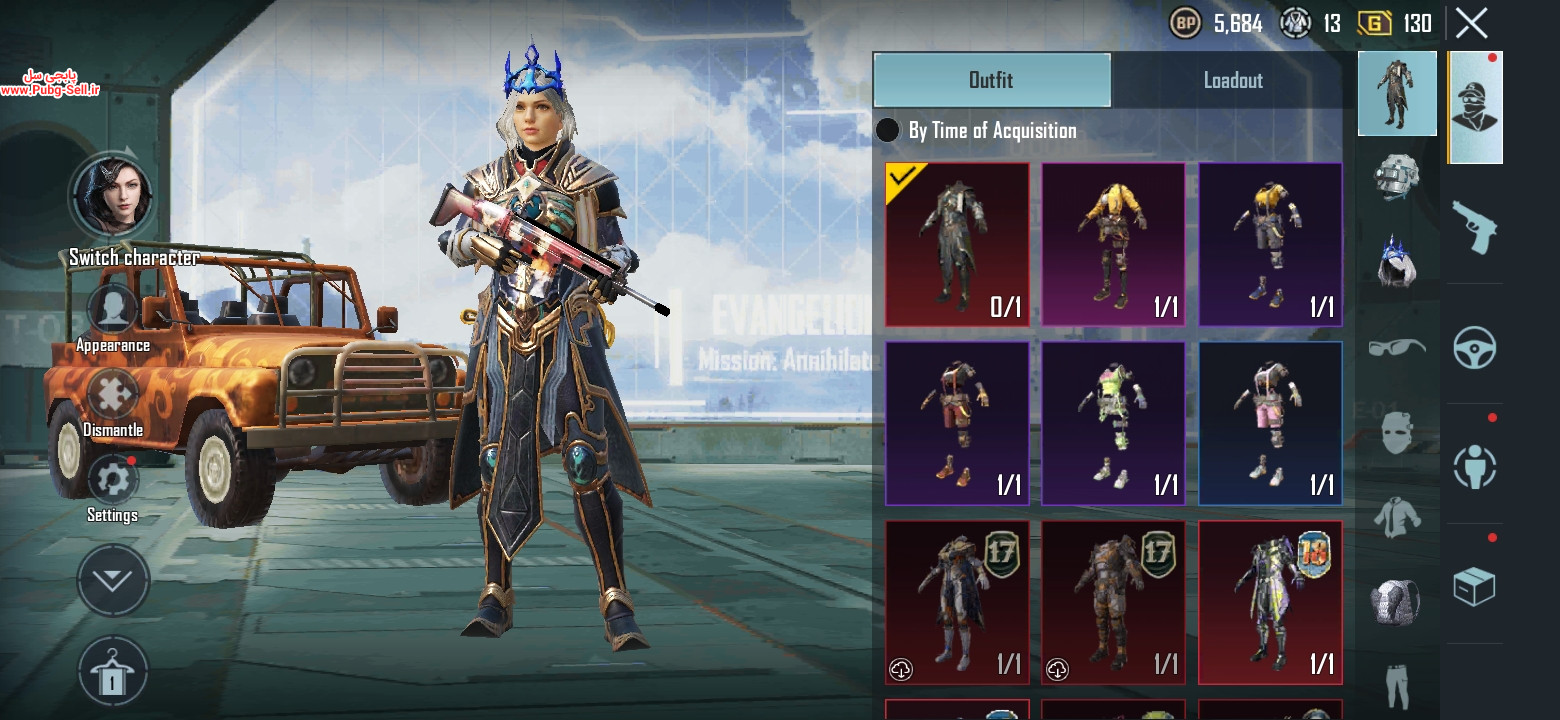Open the Appearance option

point(113,310)
